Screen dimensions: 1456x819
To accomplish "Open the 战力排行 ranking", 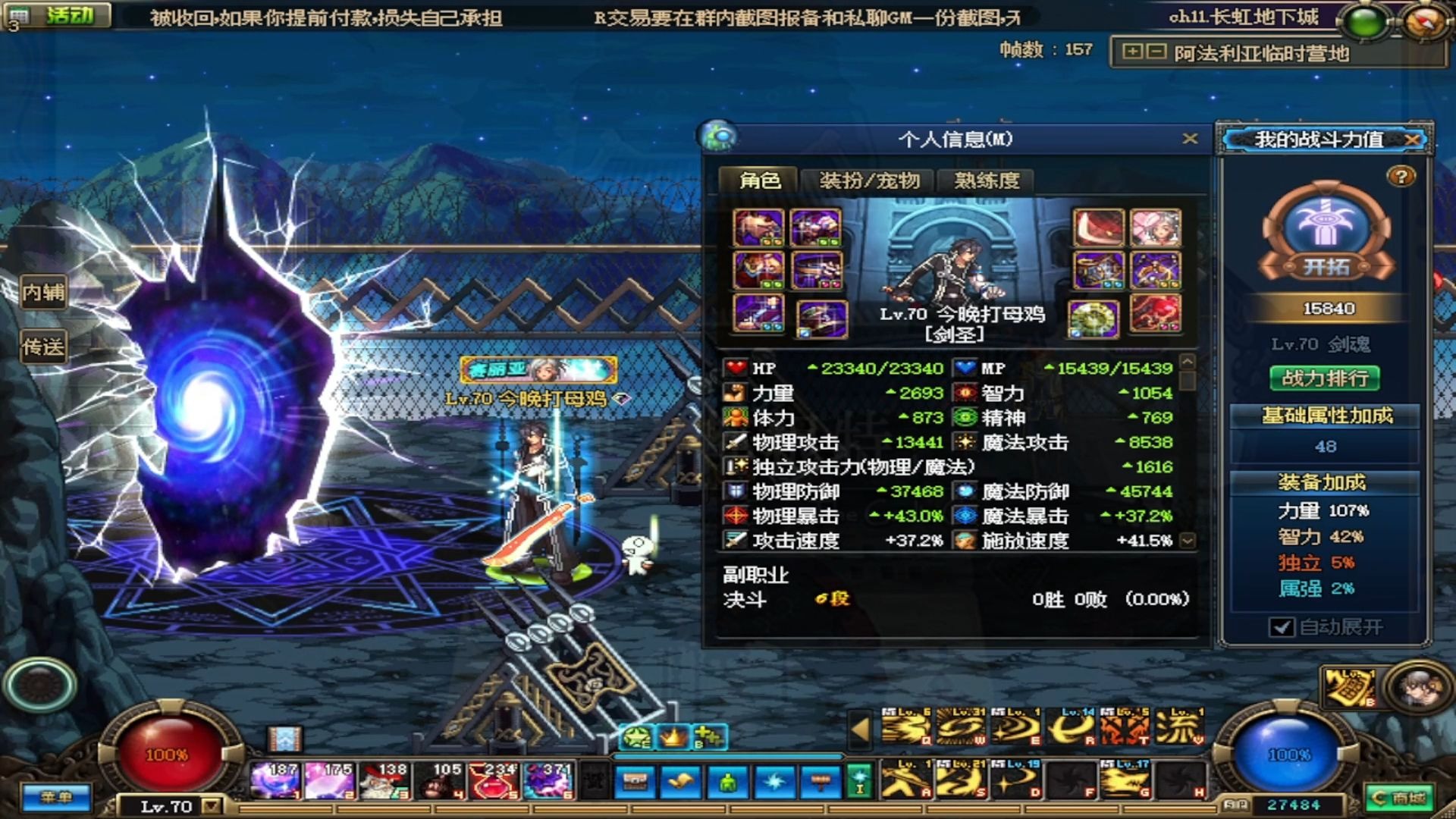I will [1325, 378].
